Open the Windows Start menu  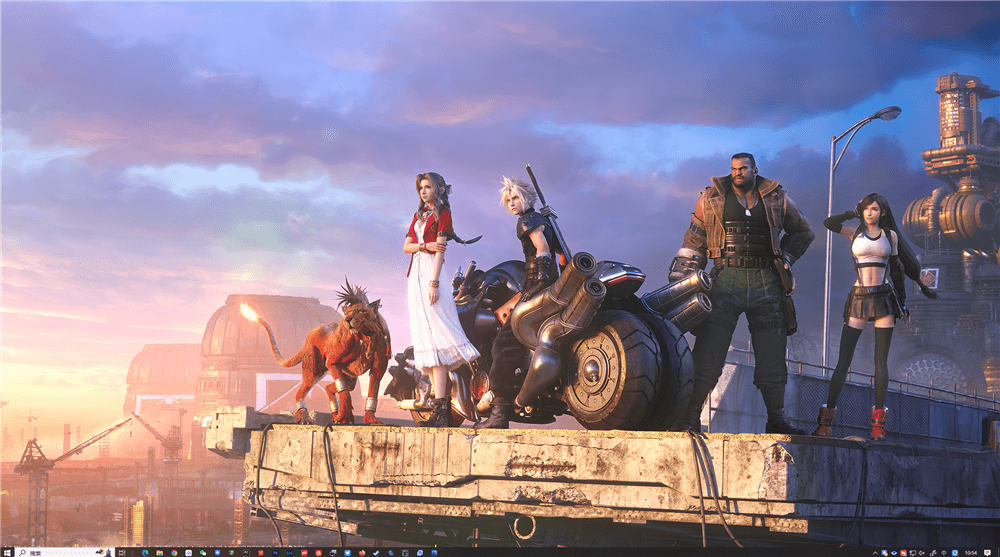pyautogui.click(x=5, y=551)
